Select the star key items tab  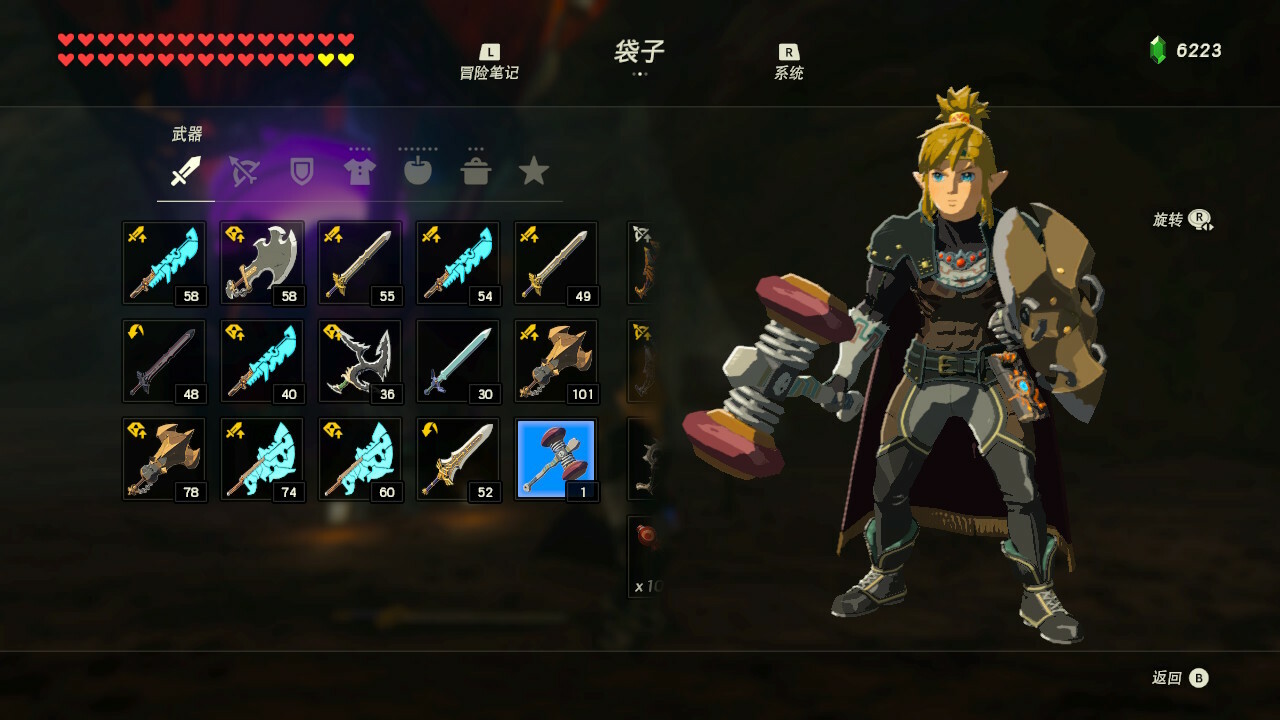(x=534, y=172)
